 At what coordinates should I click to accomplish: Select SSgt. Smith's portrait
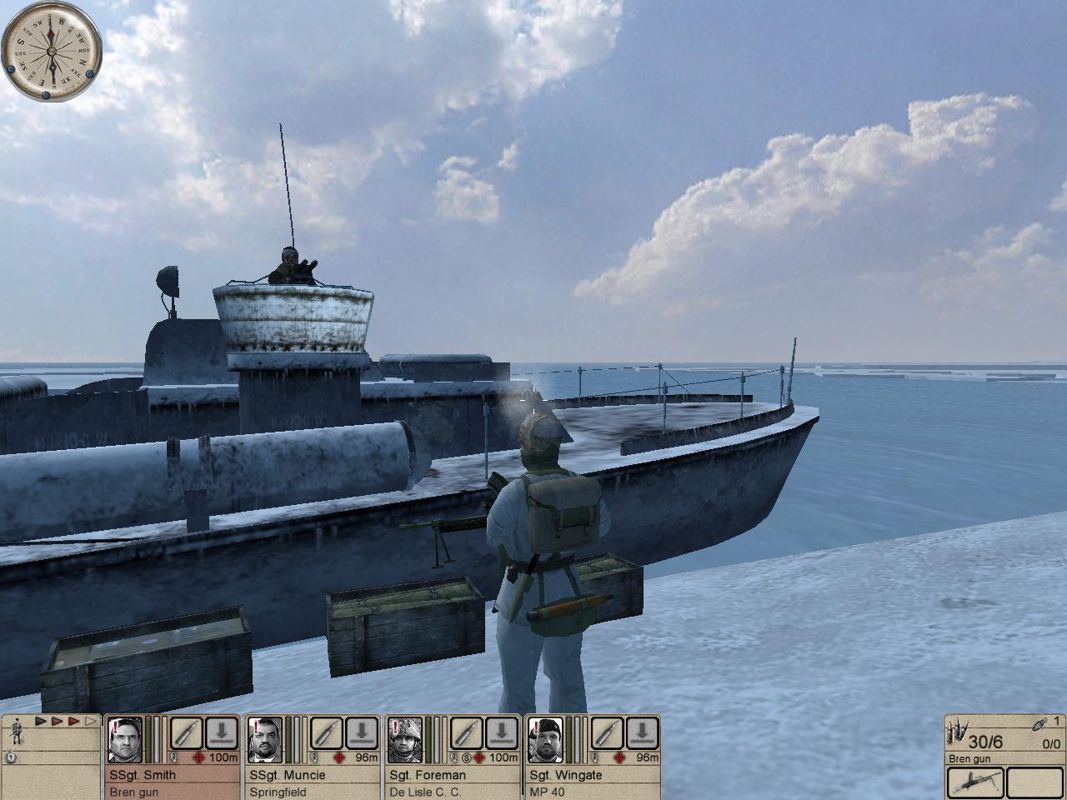pyautogui.click(x=126, y=740)
